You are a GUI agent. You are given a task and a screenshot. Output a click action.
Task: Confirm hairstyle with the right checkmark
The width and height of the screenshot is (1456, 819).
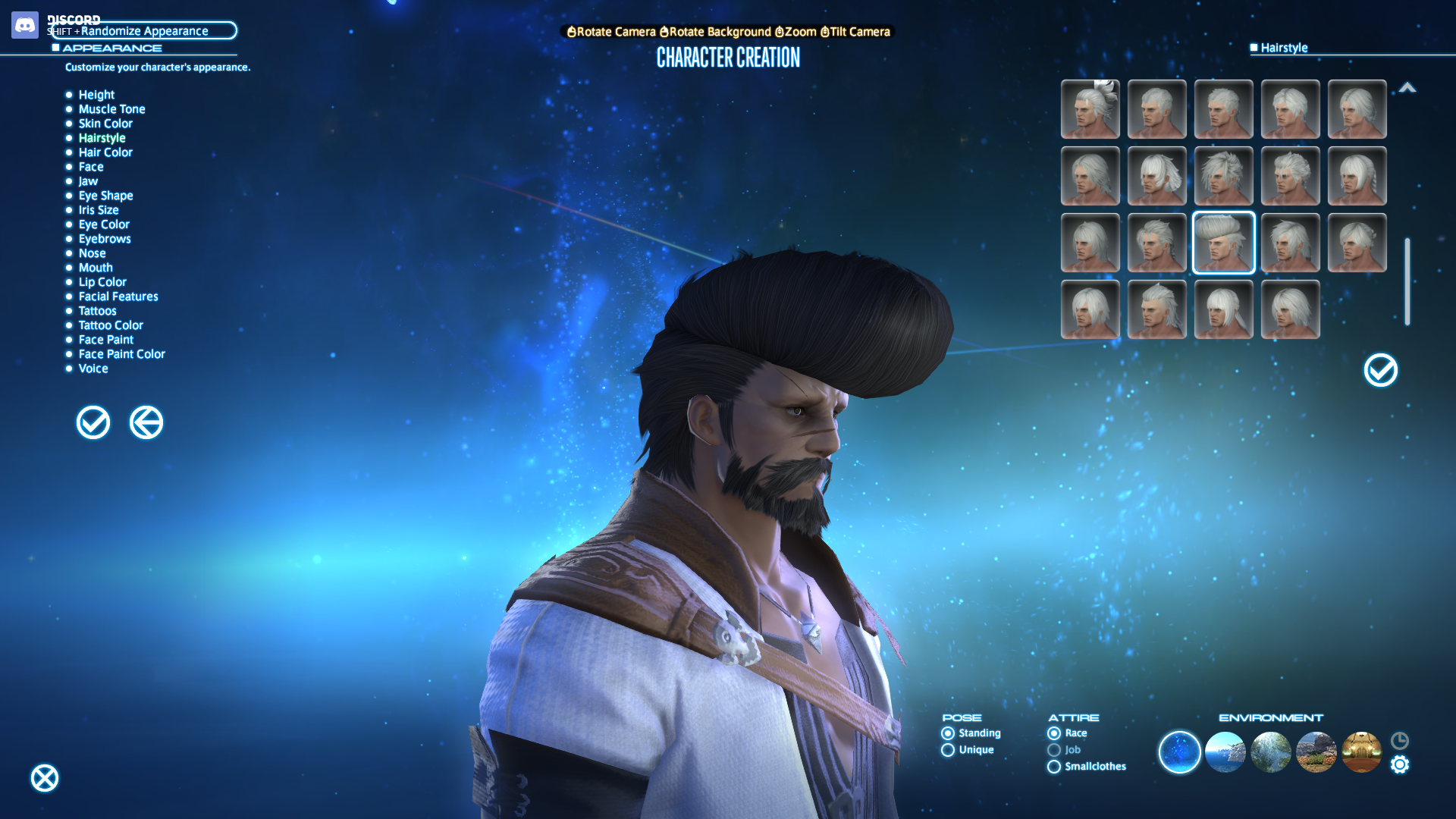(1380, 370)
